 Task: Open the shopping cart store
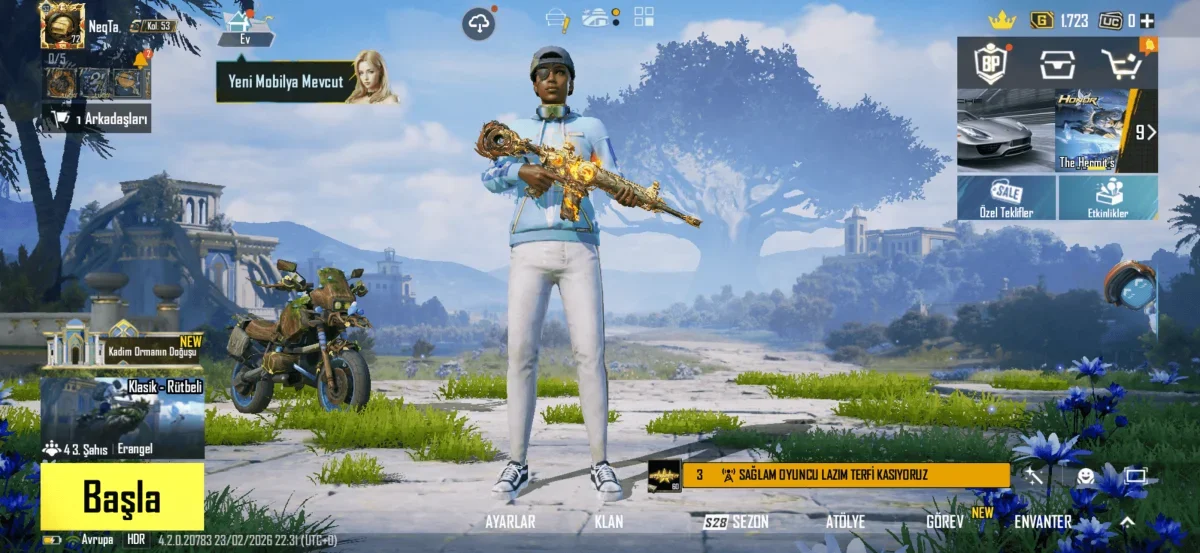click(x=1122, y=64)
